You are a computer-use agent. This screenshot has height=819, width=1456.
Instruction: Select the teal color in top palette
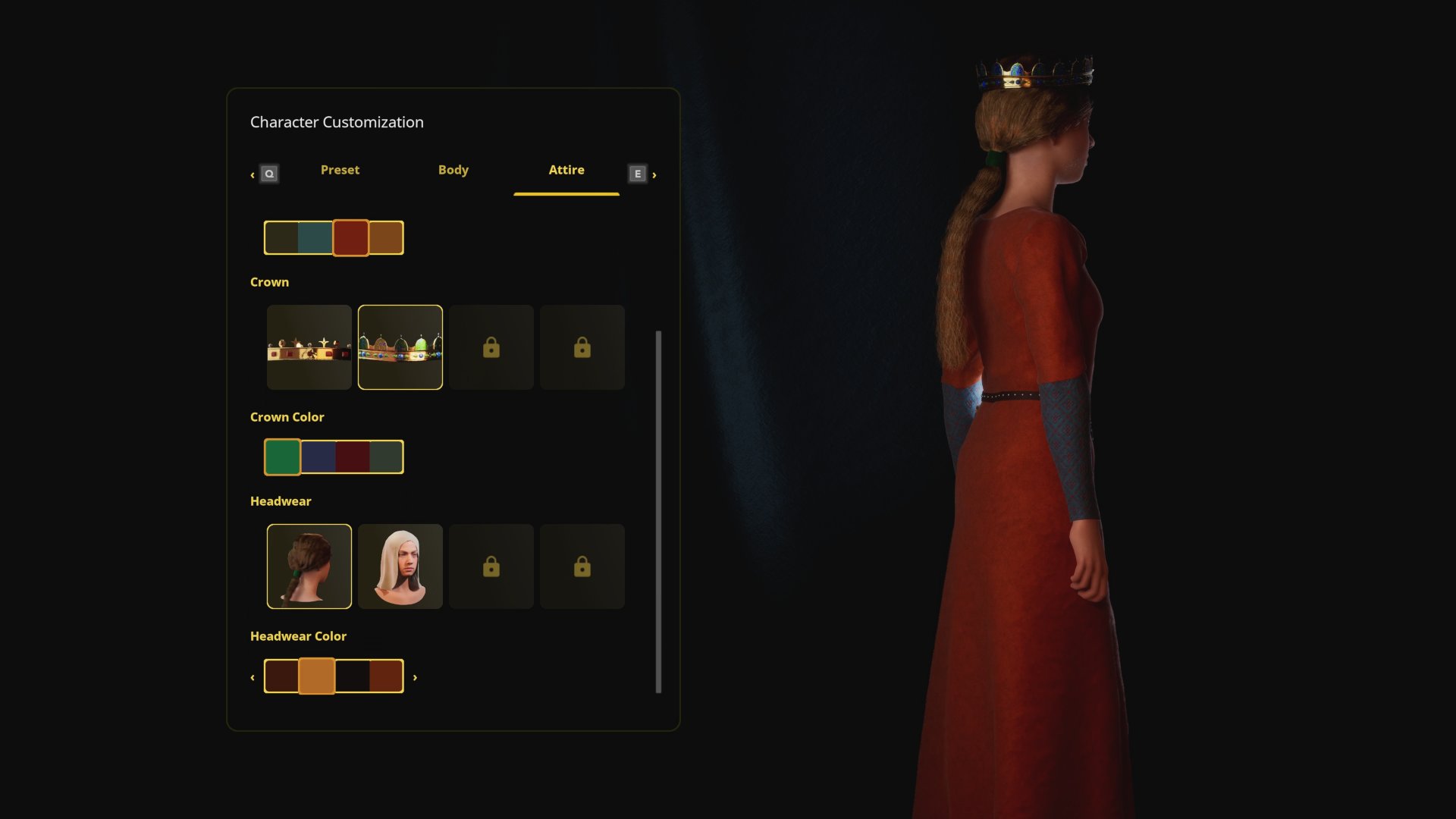pyautogui.click(x=315, y=238)
